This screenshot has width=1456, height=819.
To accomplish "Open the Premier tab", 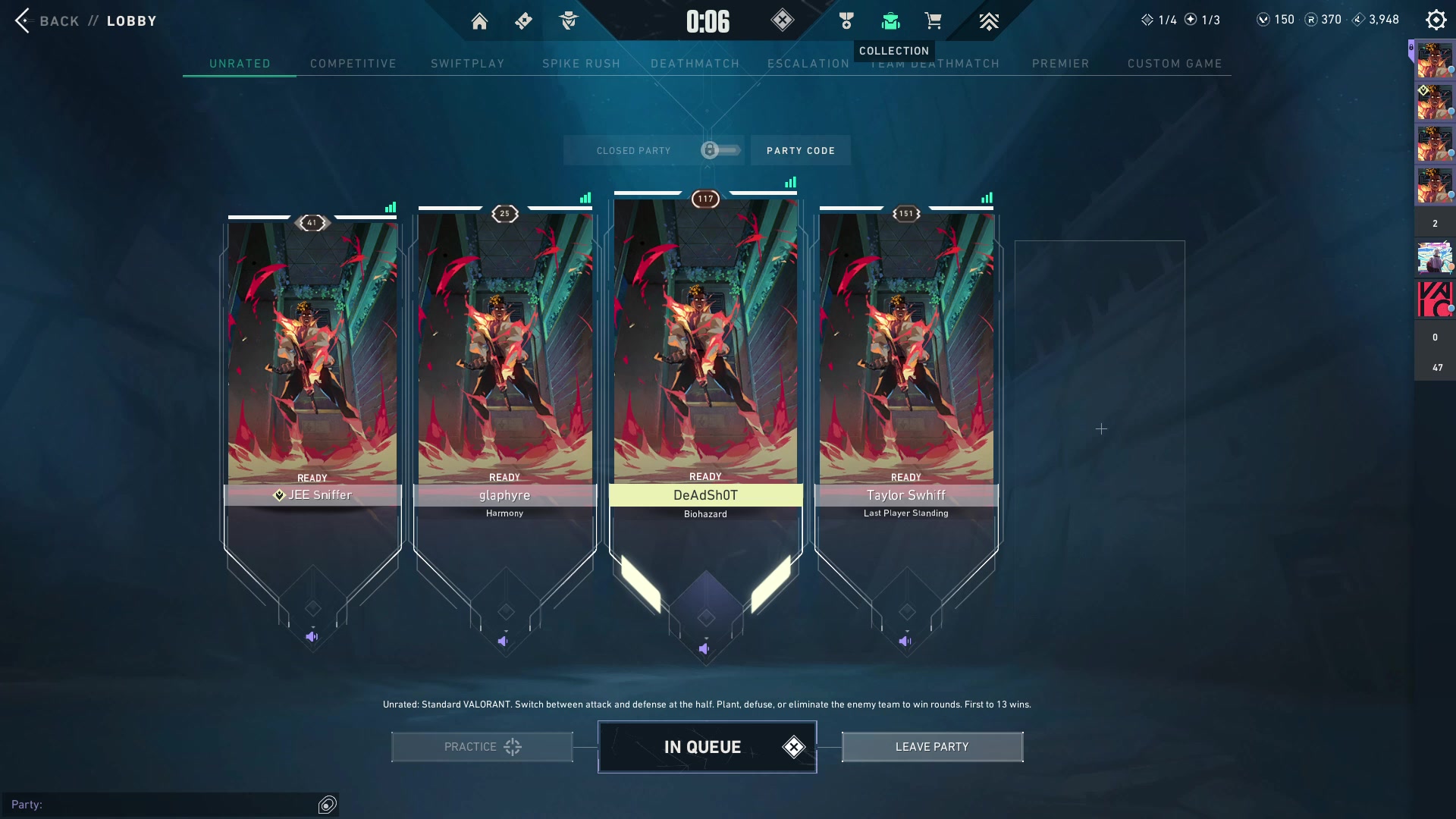I will (1060, 64).
